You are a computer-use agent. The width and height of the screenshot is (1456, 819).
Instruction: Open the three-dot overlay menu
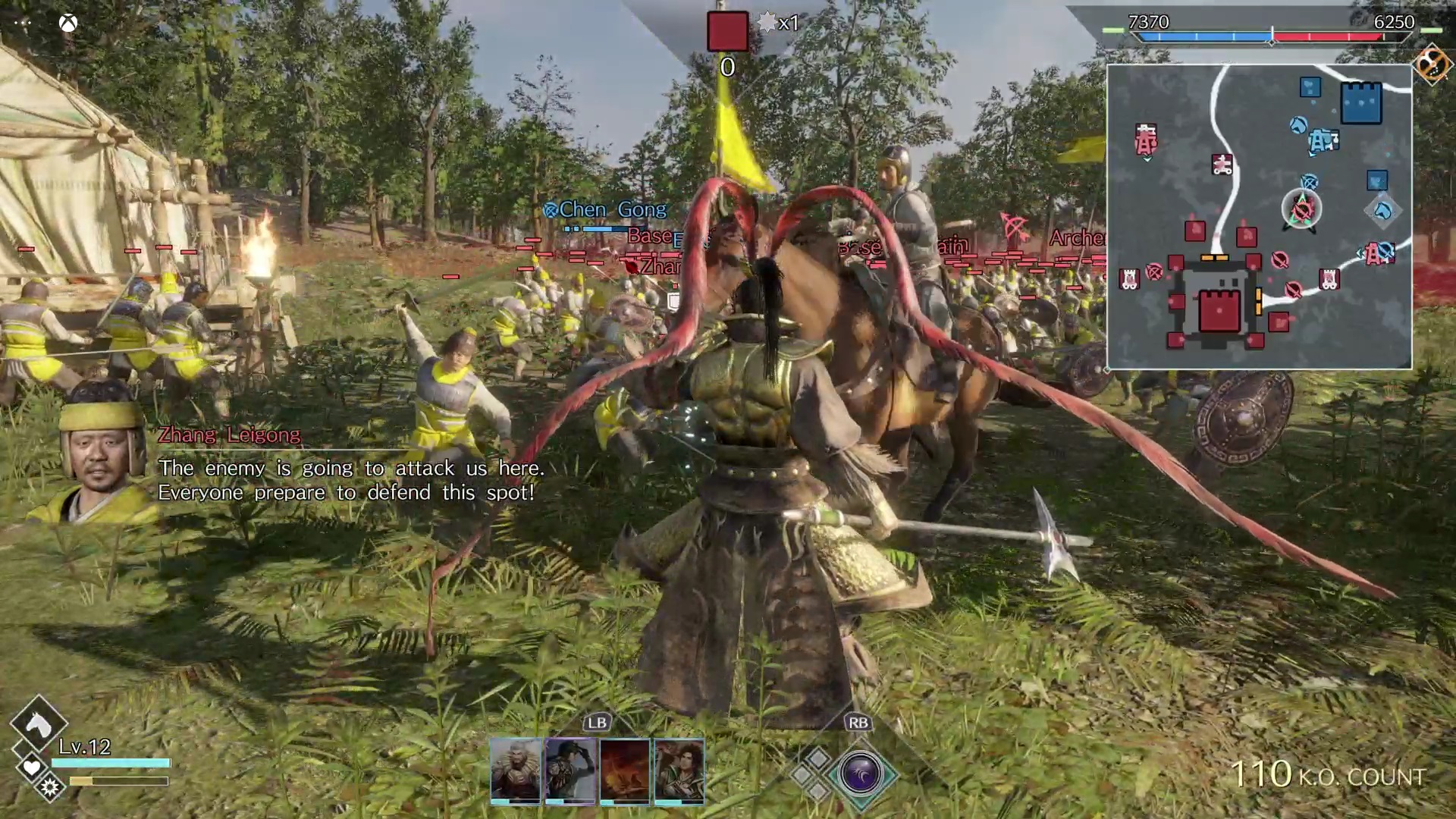22,23
